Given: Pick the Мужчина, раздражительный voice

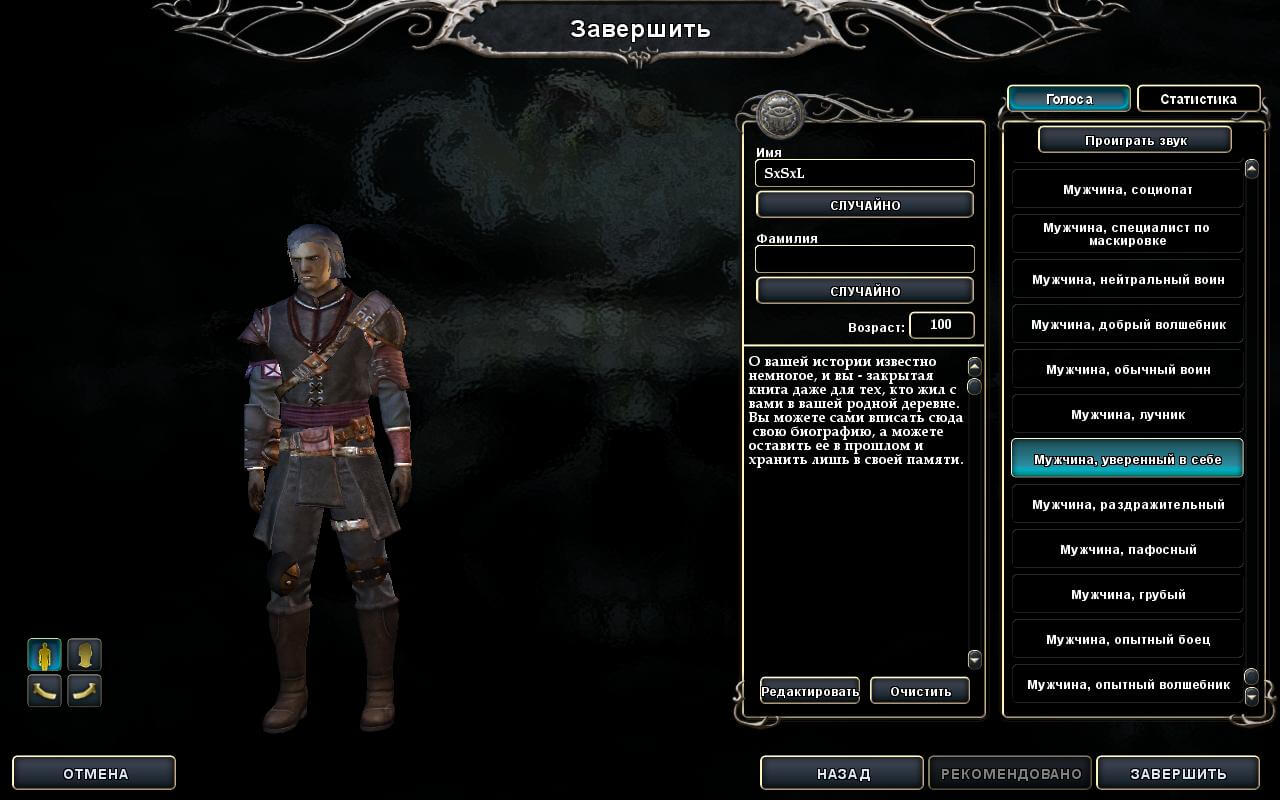Looking at the screenshot, I should point(1126,504).
